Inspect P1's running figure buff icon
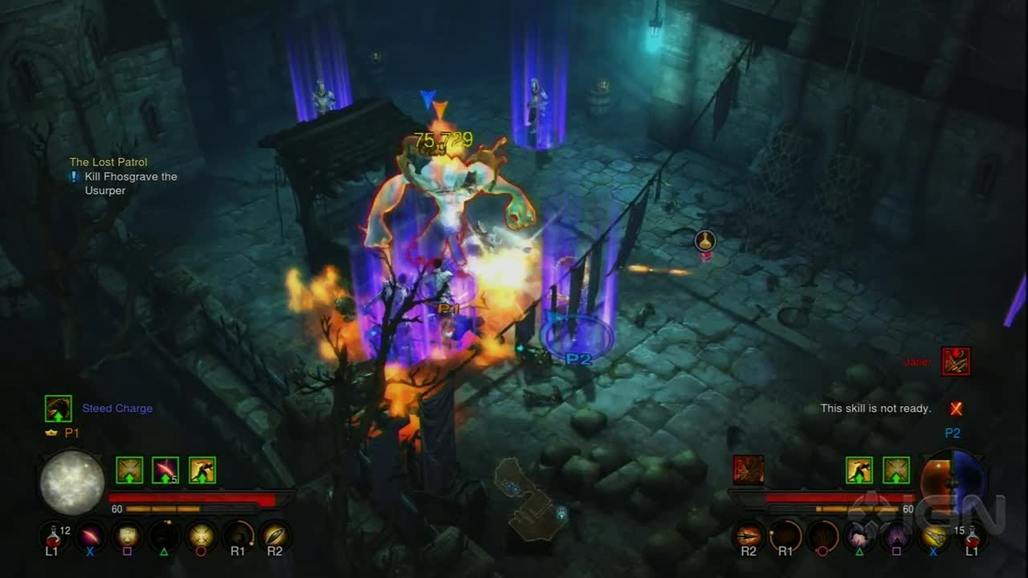 [202, 470]
